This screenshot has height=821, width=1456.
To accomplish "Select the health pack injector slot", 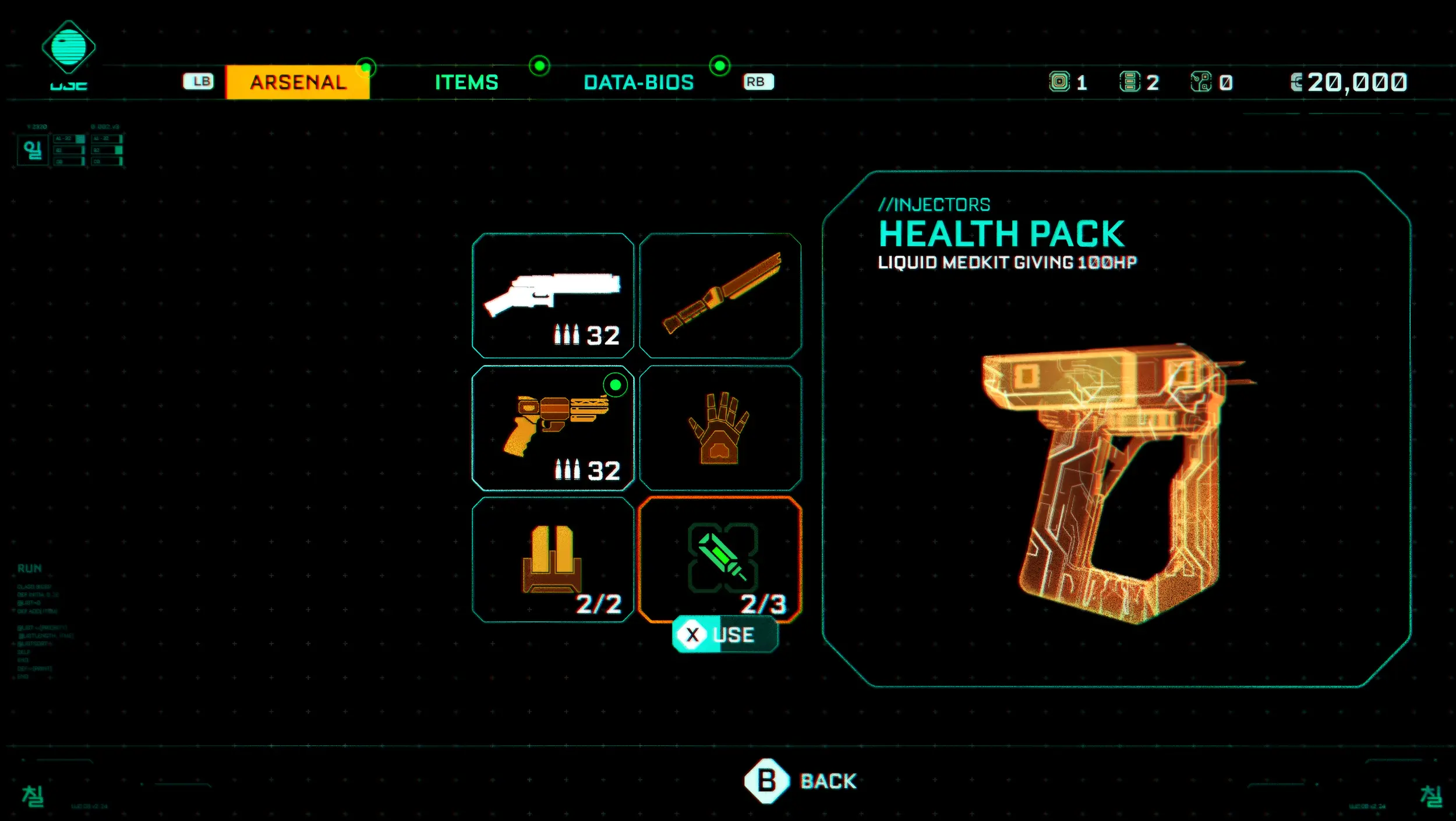I will click(x=720, y=560).
